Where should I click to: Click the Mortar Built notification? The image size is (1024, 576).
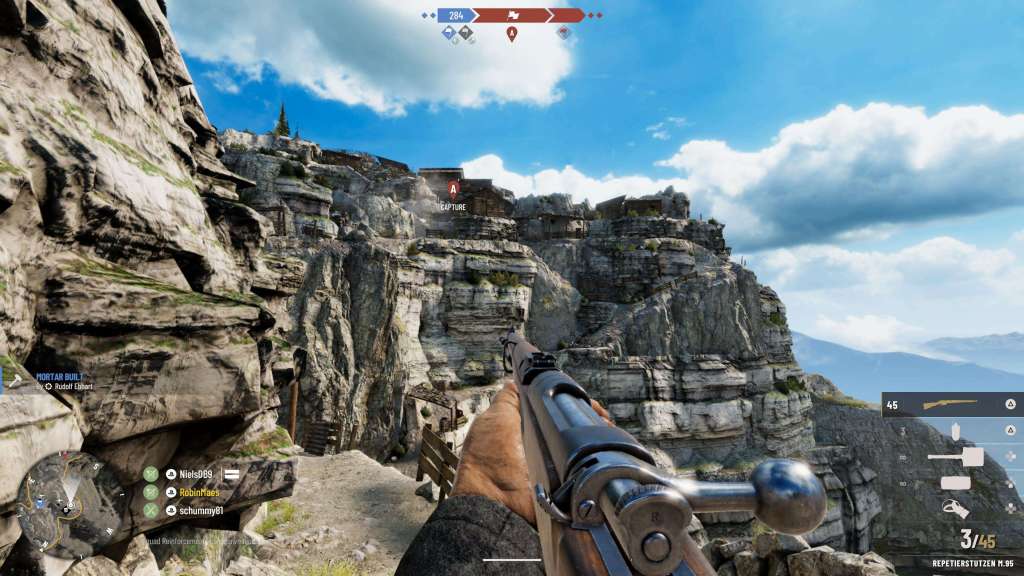pos(61,381)
